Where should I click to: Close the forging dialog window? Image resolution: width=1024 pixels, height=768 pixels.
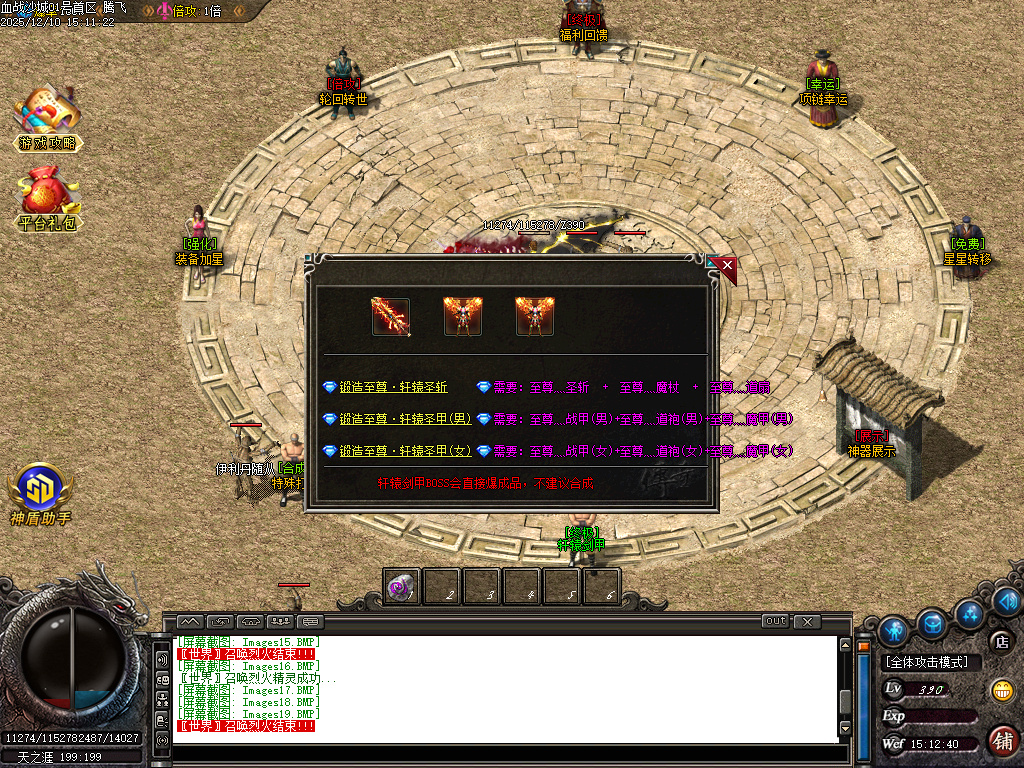[726, 266]
